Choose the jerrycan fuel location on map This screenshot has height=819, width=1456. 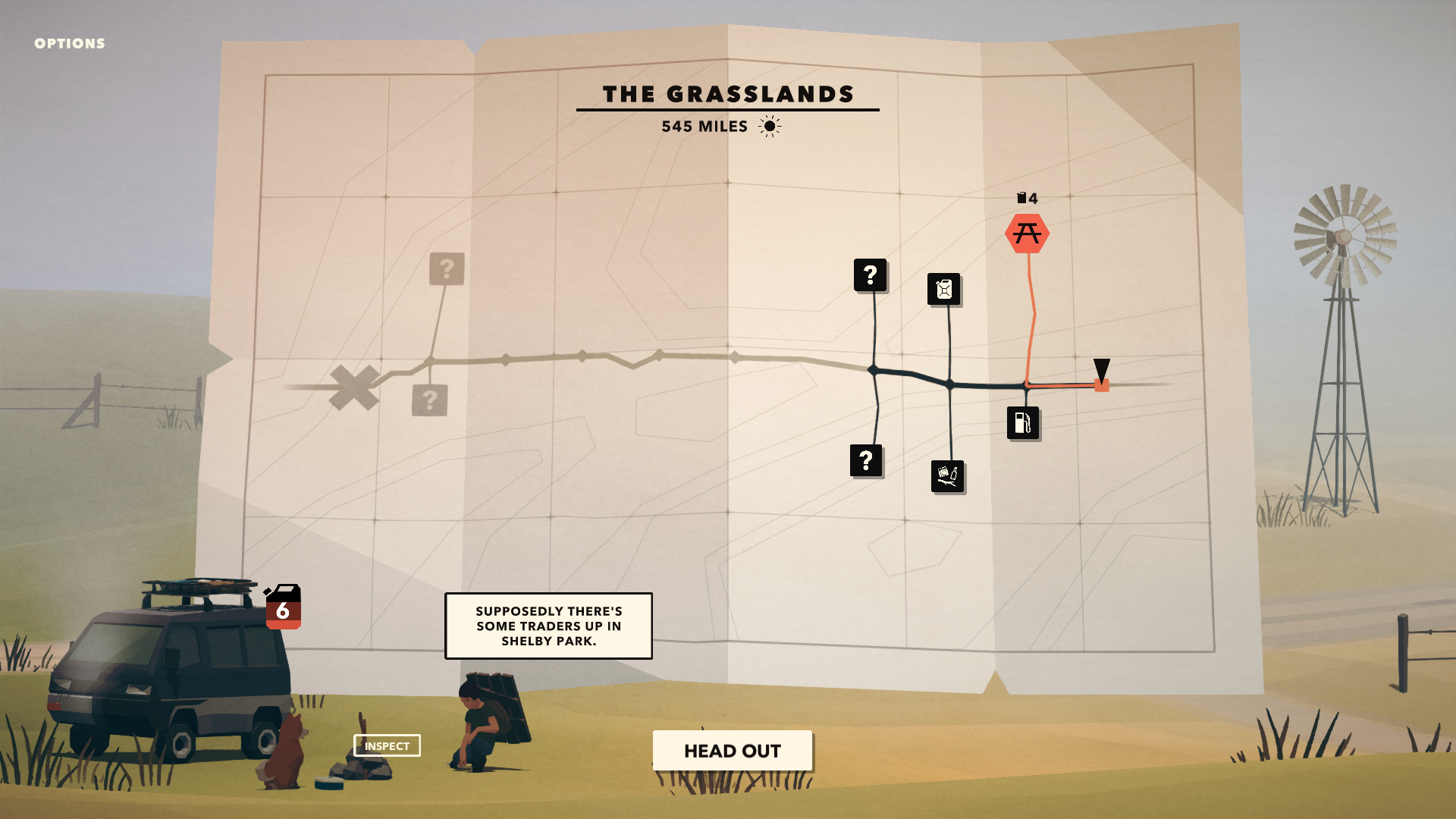(x=944, y=290)
